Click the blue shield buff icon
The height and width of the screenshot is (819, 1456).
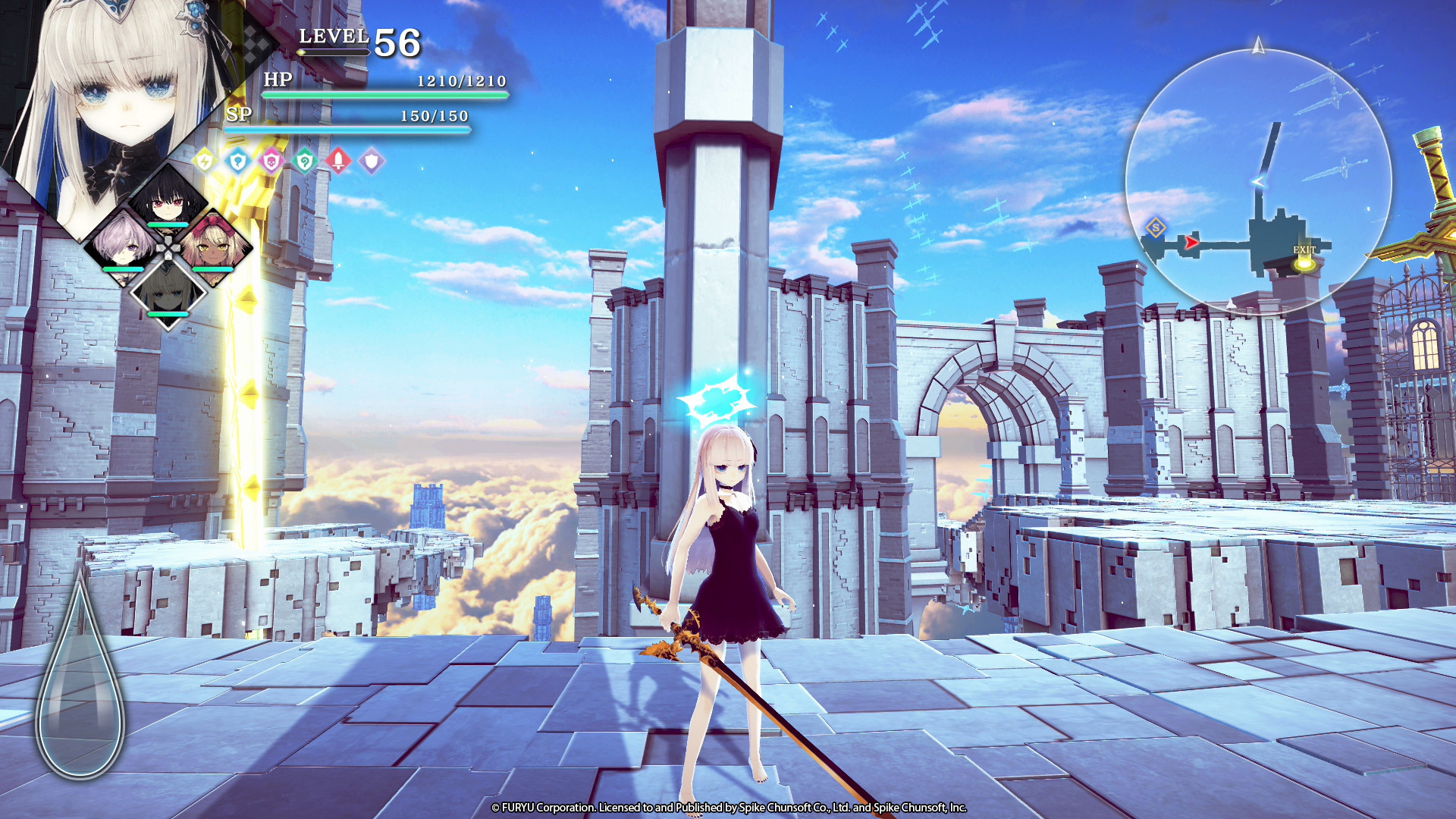point(239,162)
